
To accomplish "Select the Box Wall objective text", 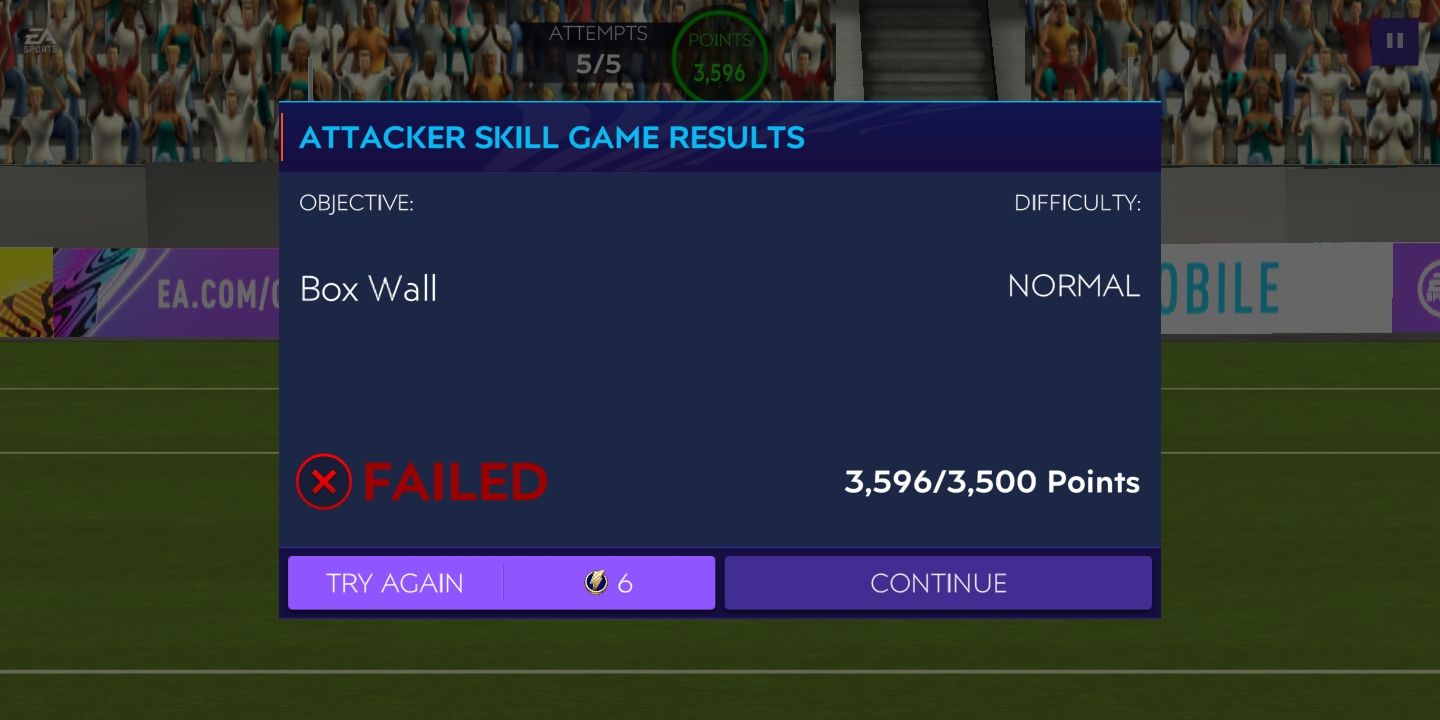I will pos(368,289).
